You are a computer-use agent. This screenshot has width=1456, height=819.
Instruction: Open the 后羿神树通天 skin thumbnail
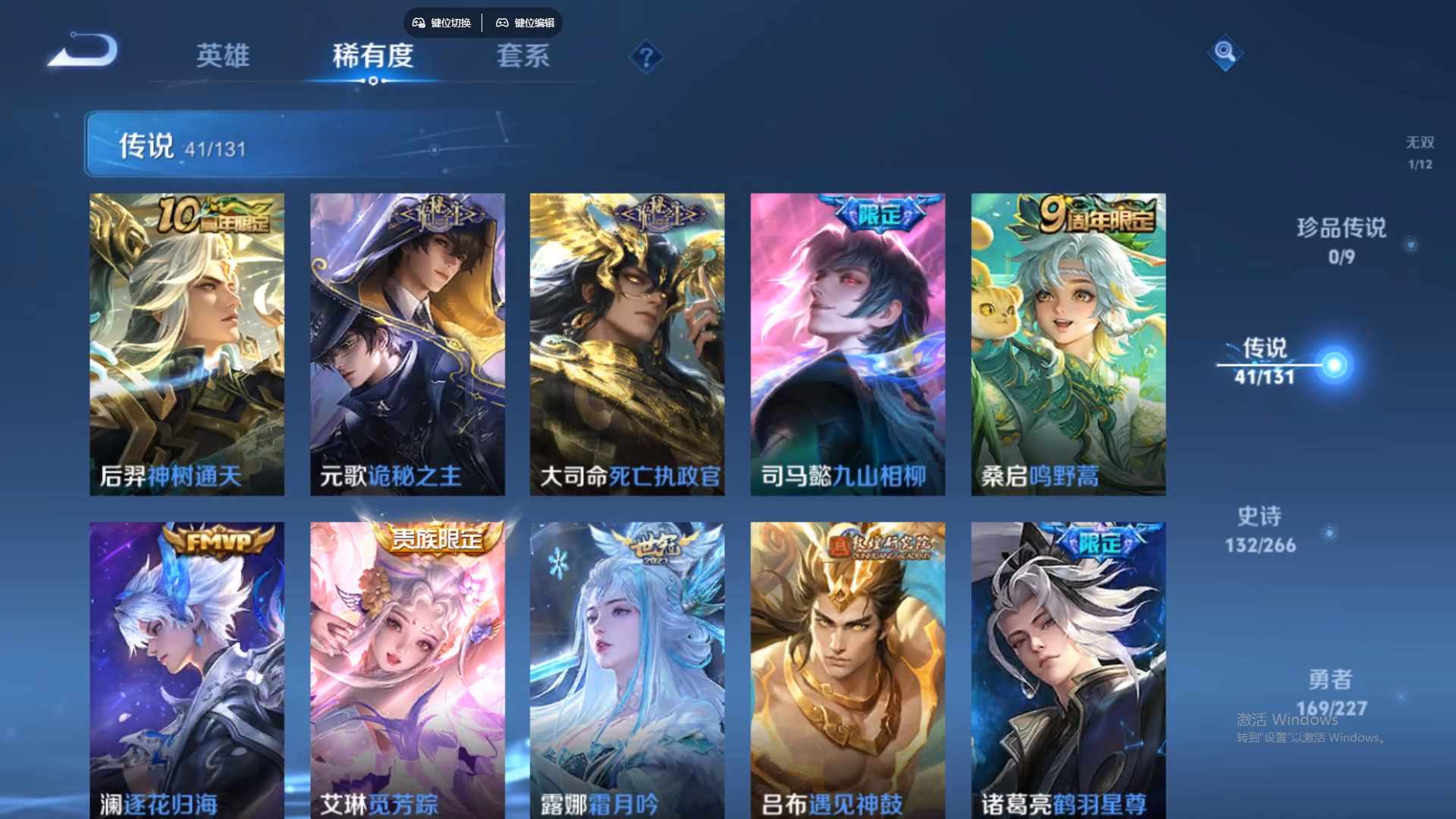pos(187,340)
